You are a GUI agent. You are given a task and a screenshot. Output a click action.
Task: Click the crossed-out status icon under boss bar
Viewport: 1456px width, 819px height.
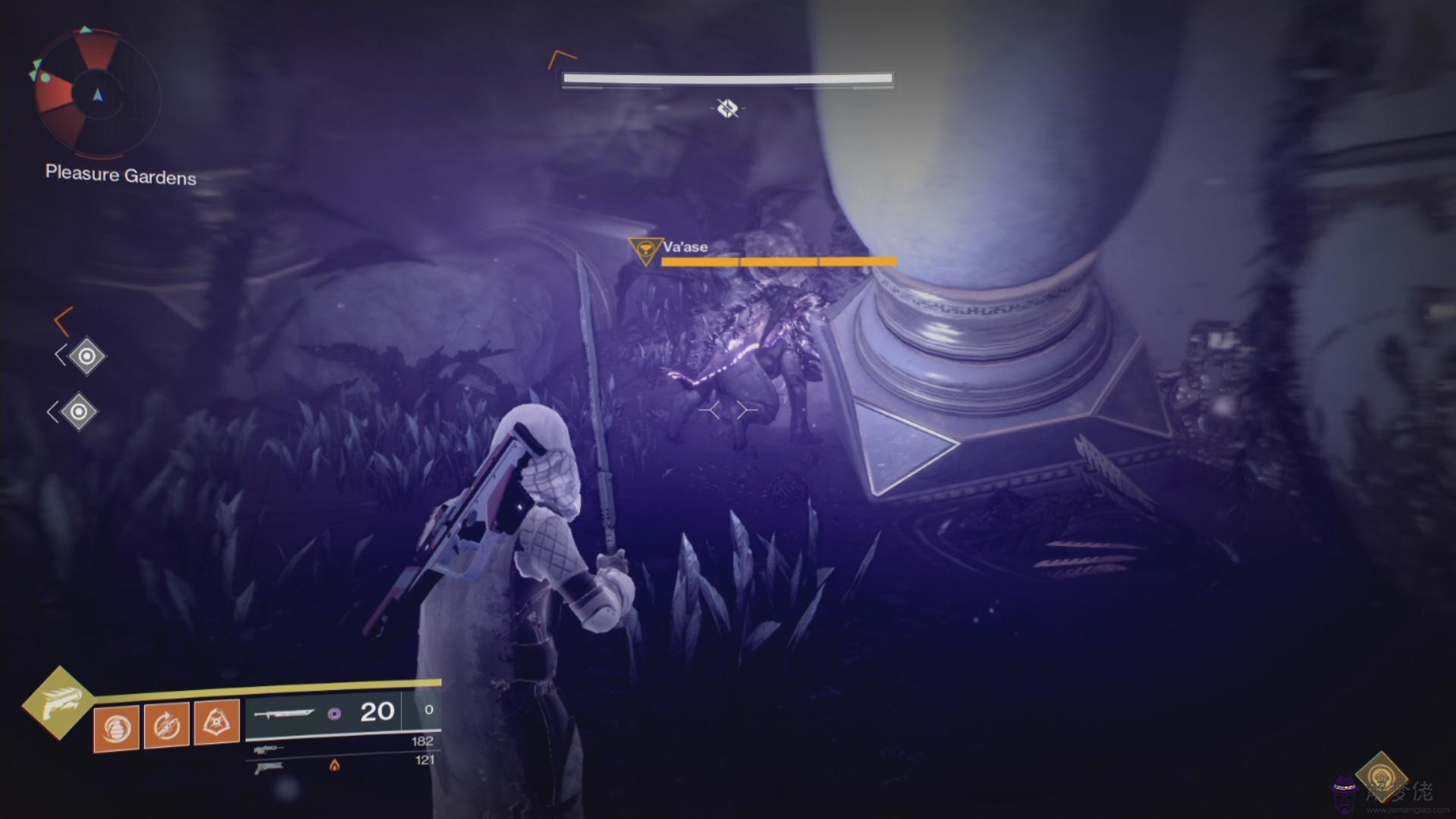tap(727, 108)
